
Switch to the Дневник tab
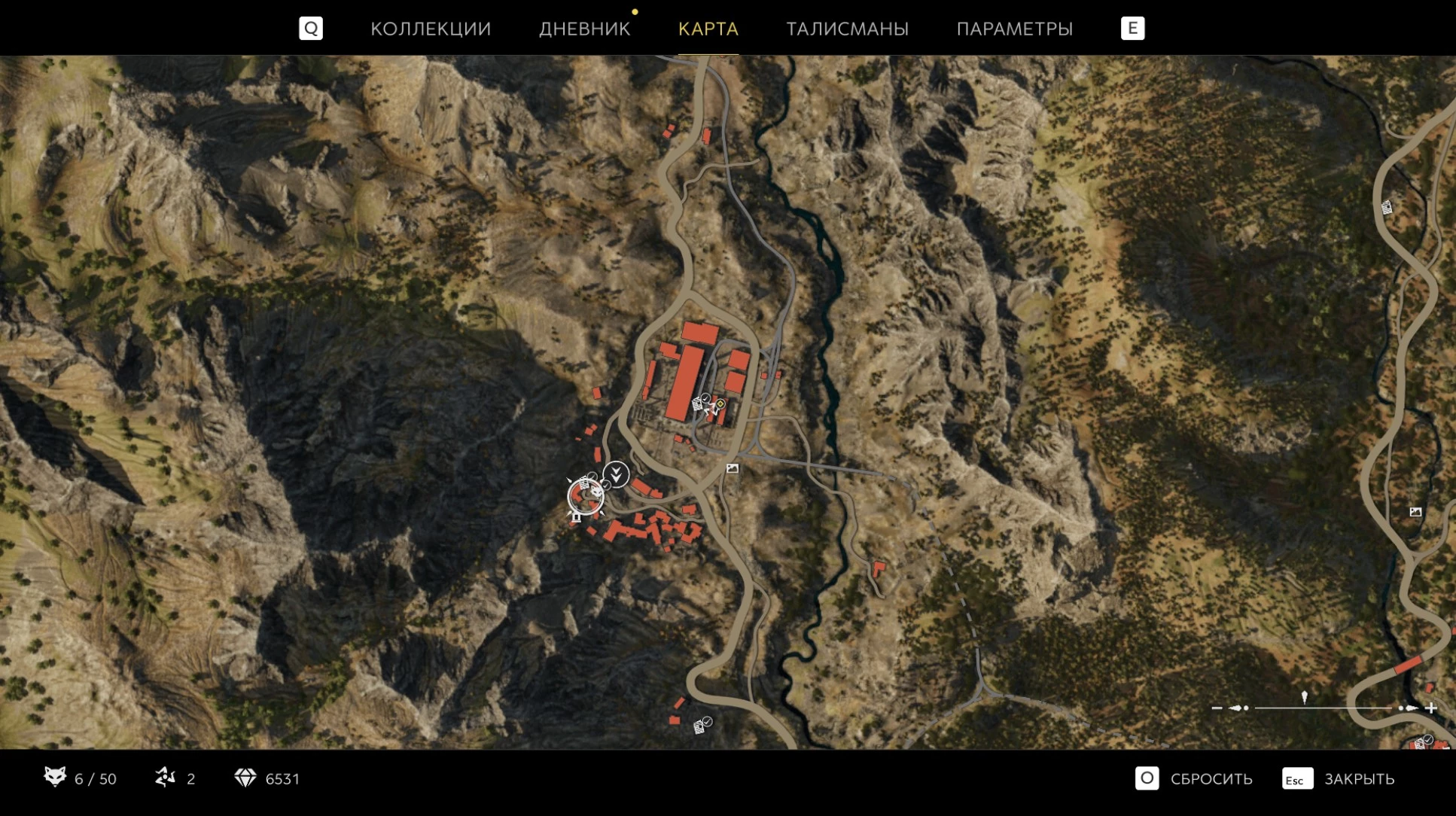point(584,29)
